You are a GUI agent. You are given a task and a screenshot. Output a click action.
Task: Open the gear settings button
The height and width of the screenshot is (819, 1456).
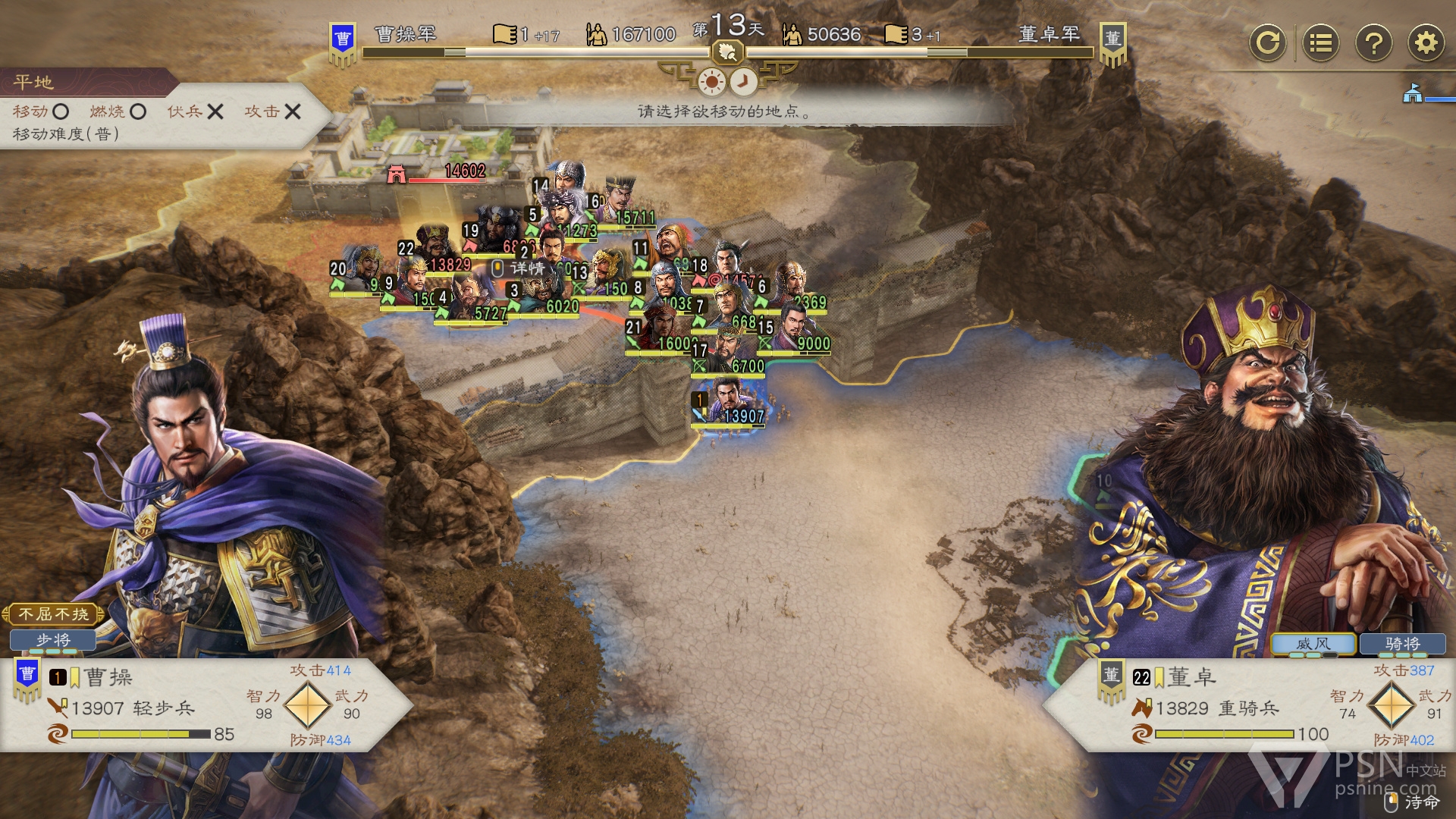click(1426, 42)
